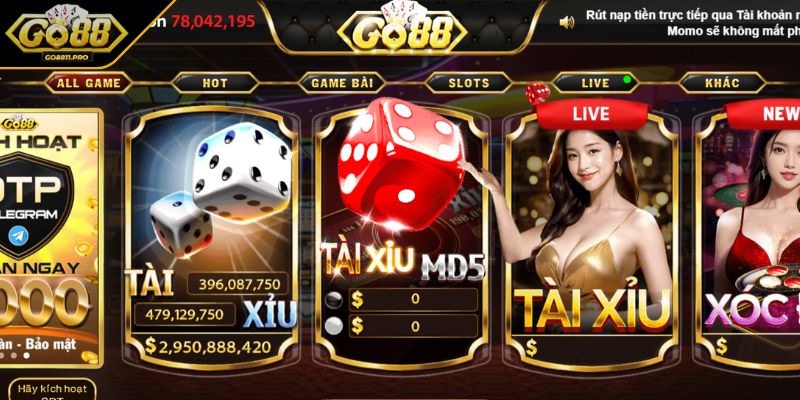Open the KHÁC category tab

[x=722, y=83]
